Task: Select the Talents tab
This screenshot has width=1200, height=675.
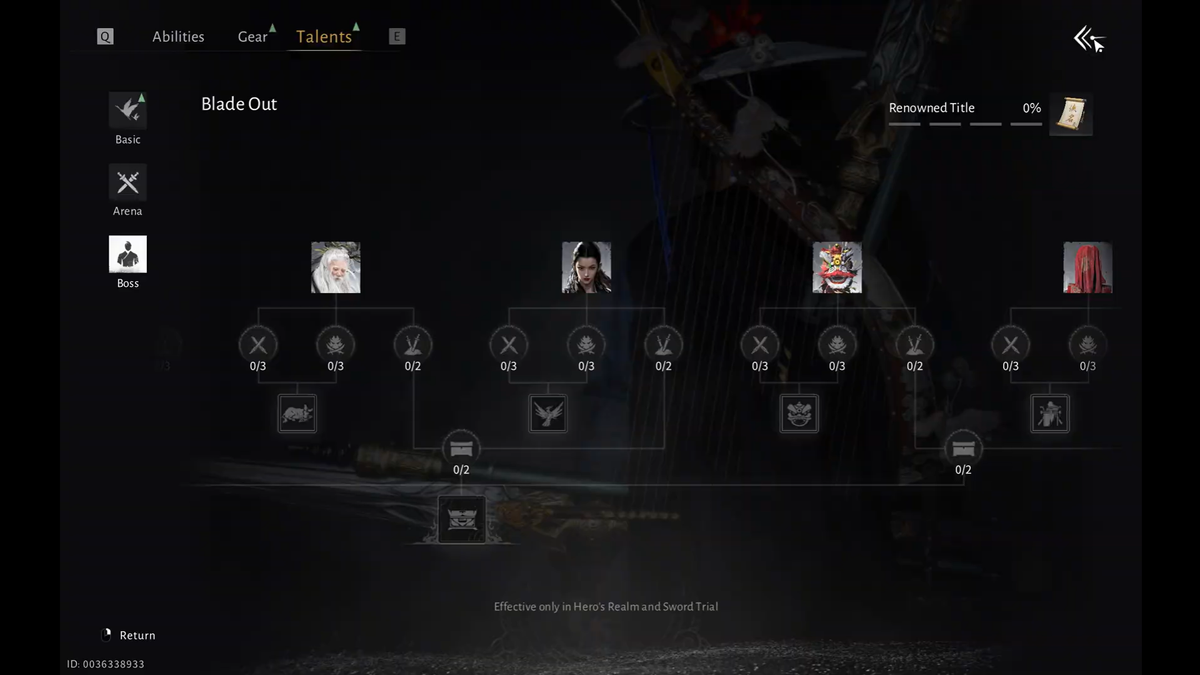Action: (x=324, y=37)
